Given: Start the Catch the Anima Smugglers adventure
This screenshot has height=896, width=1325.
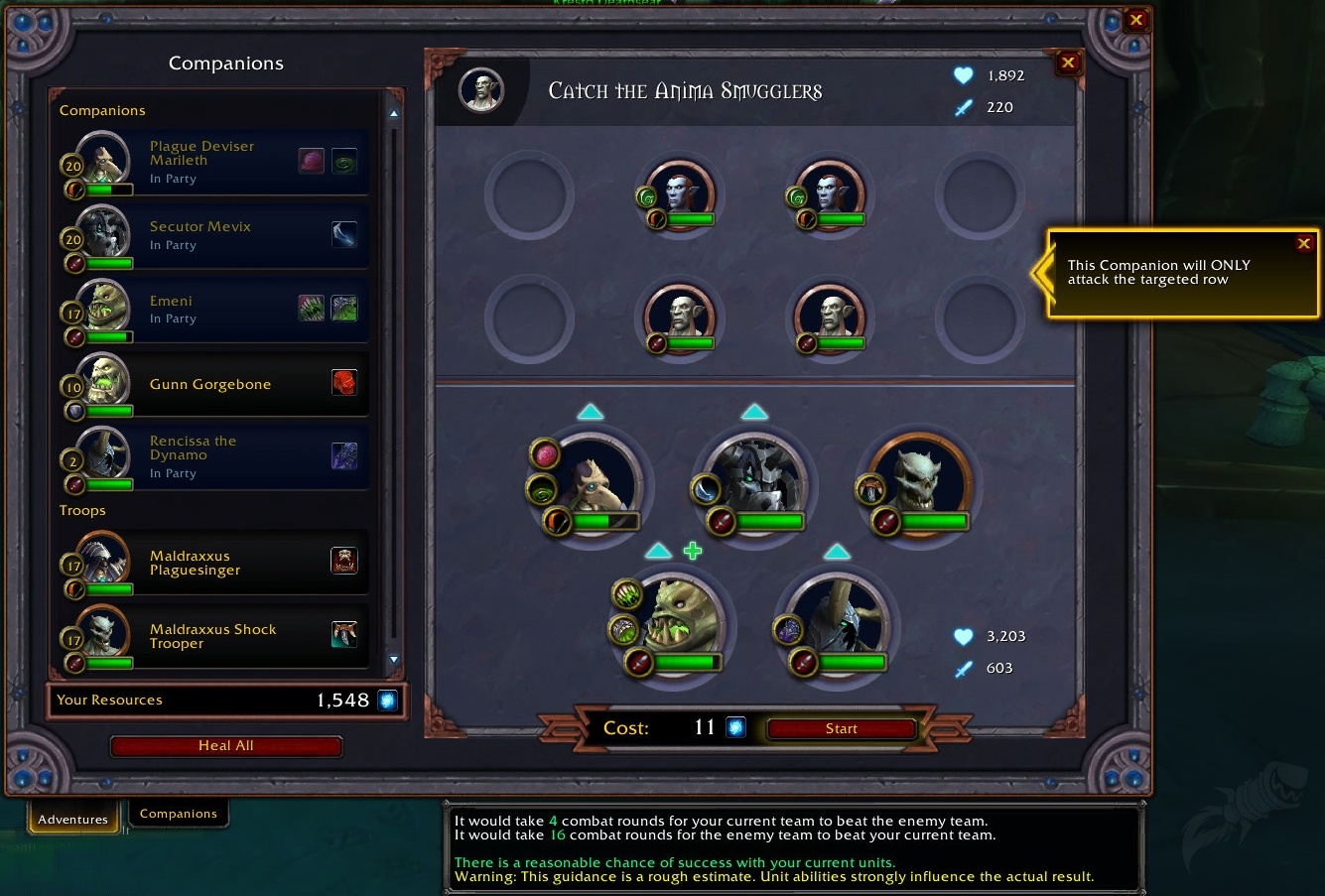Looking at the screenshot, I should [841, 729].
